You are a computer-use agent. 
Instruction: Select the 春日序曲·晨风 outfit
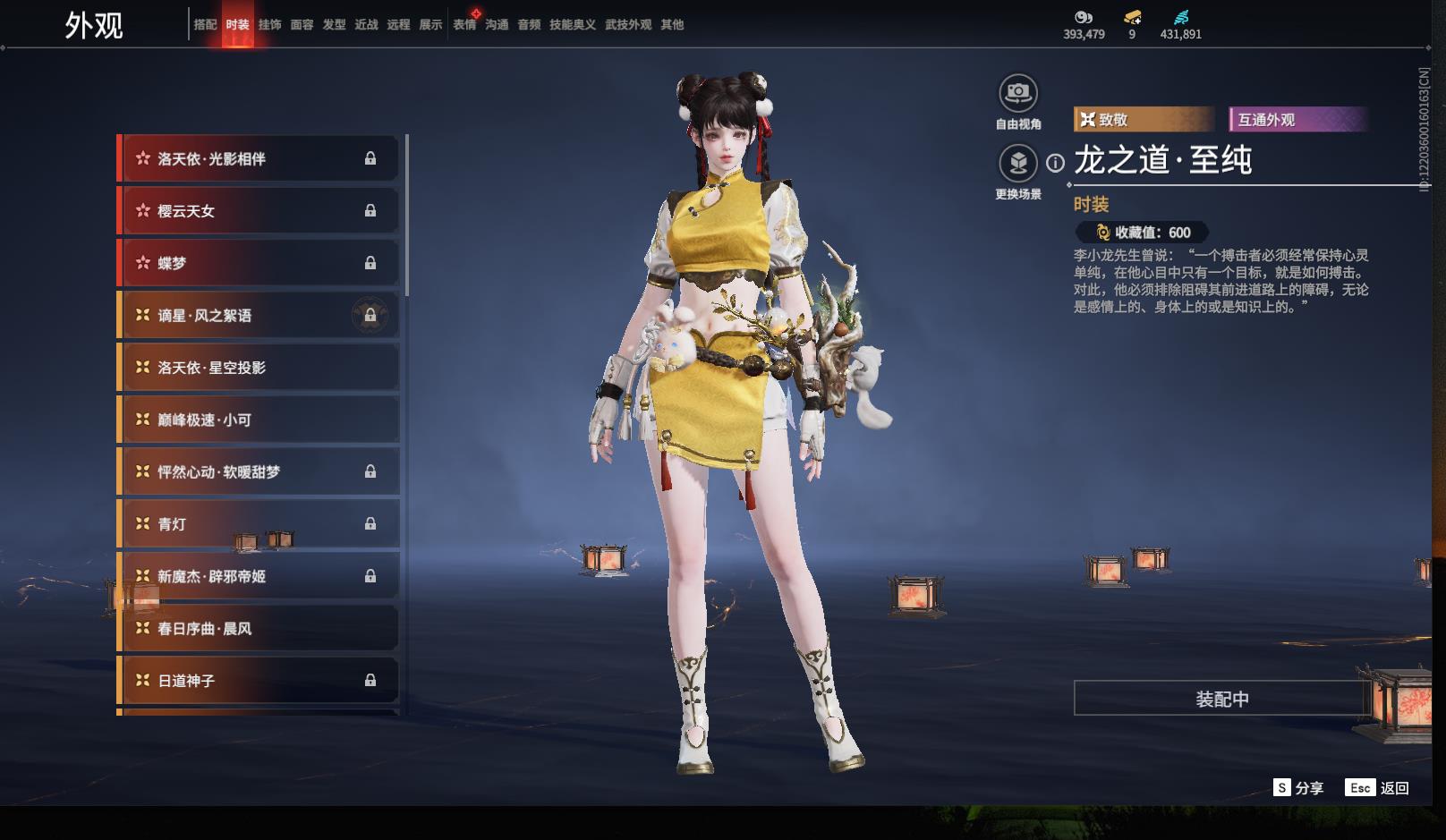click(x=258, y=629)
